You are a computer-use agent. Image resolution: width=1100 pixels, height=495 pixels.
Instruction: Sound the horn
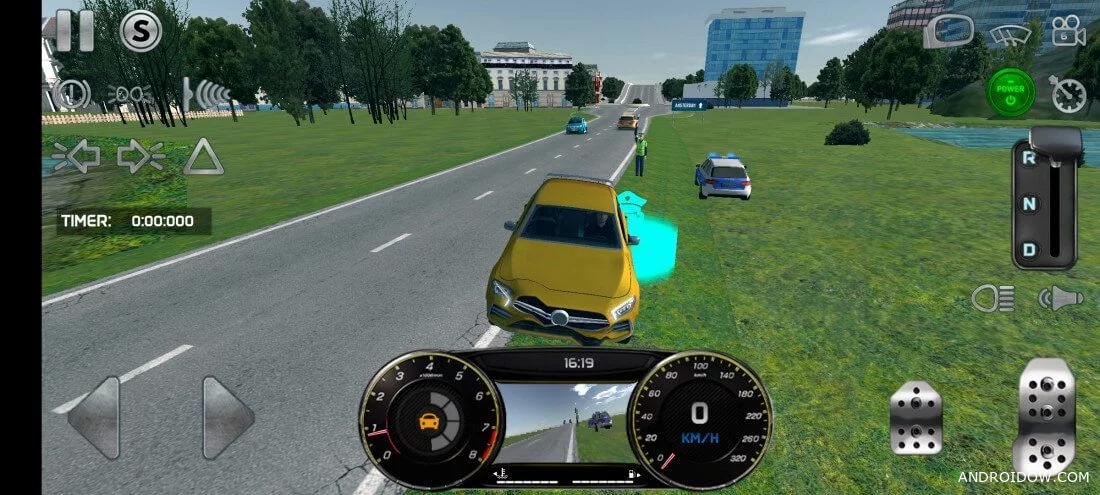[1060, 297]
